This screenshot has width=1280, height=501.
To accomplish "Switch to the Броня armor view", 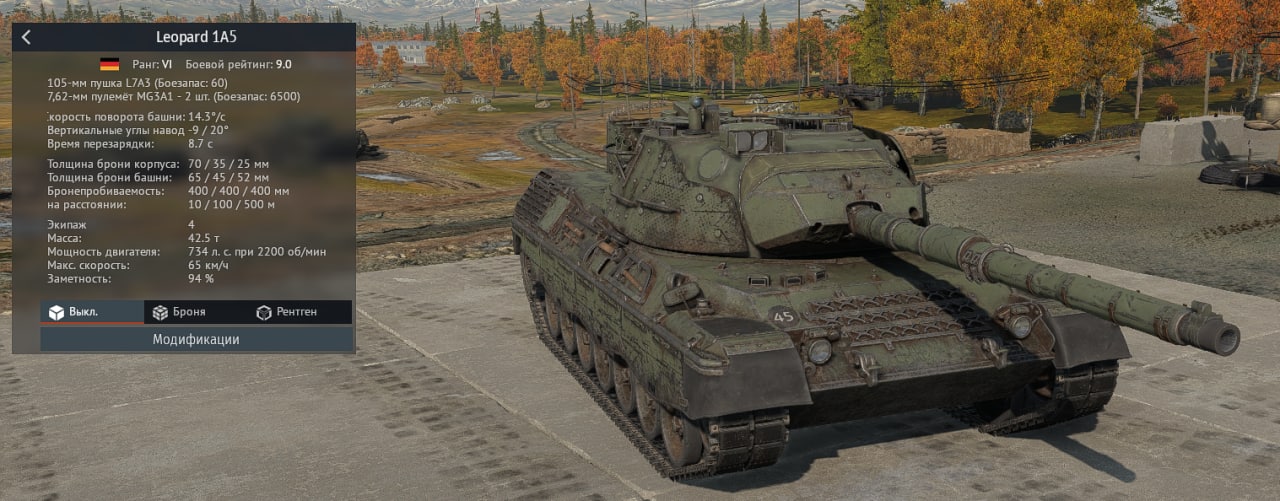I will [x=180, y=312].
